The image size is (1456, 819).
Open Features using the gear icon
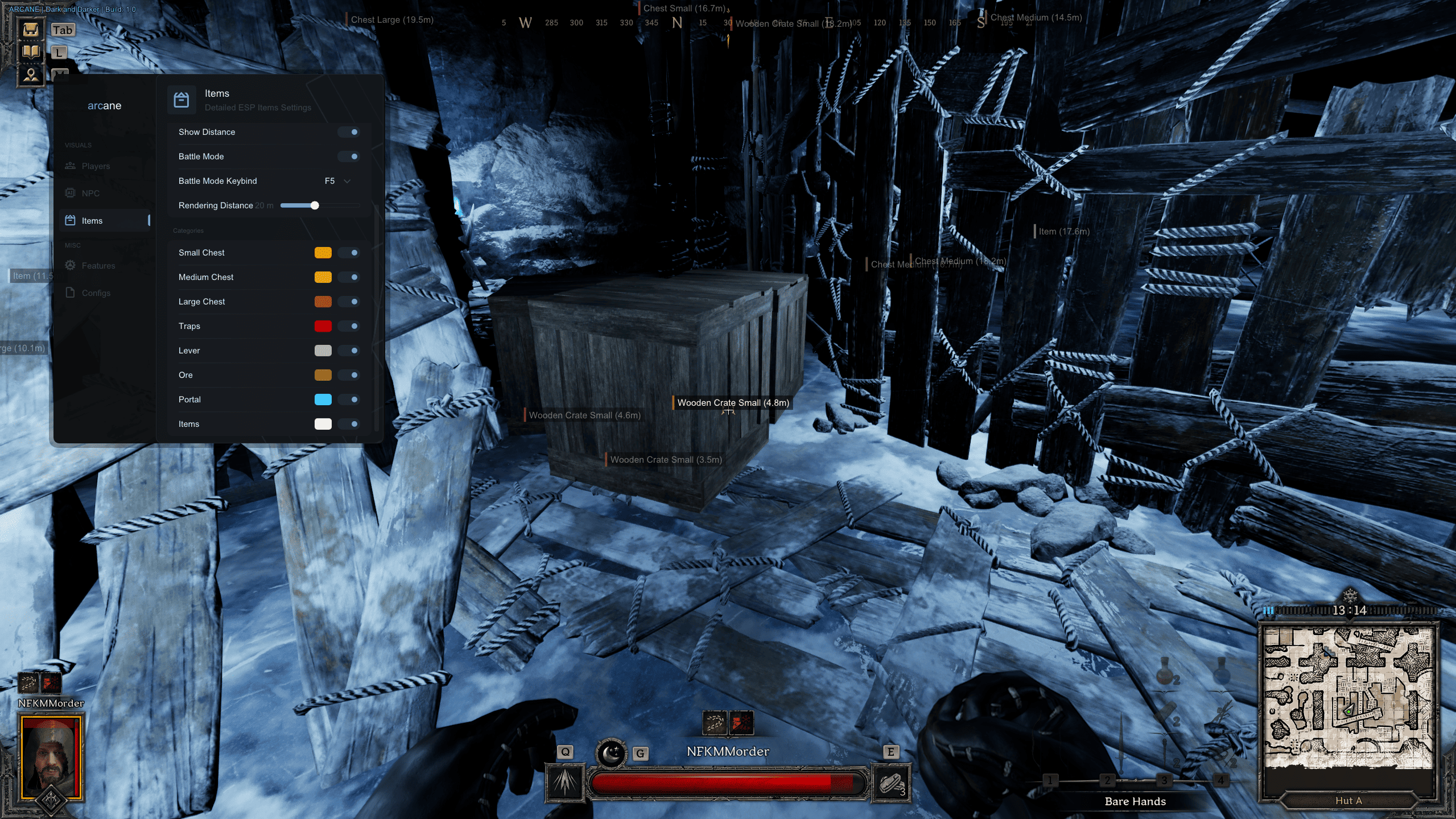[x=70, y=265]
